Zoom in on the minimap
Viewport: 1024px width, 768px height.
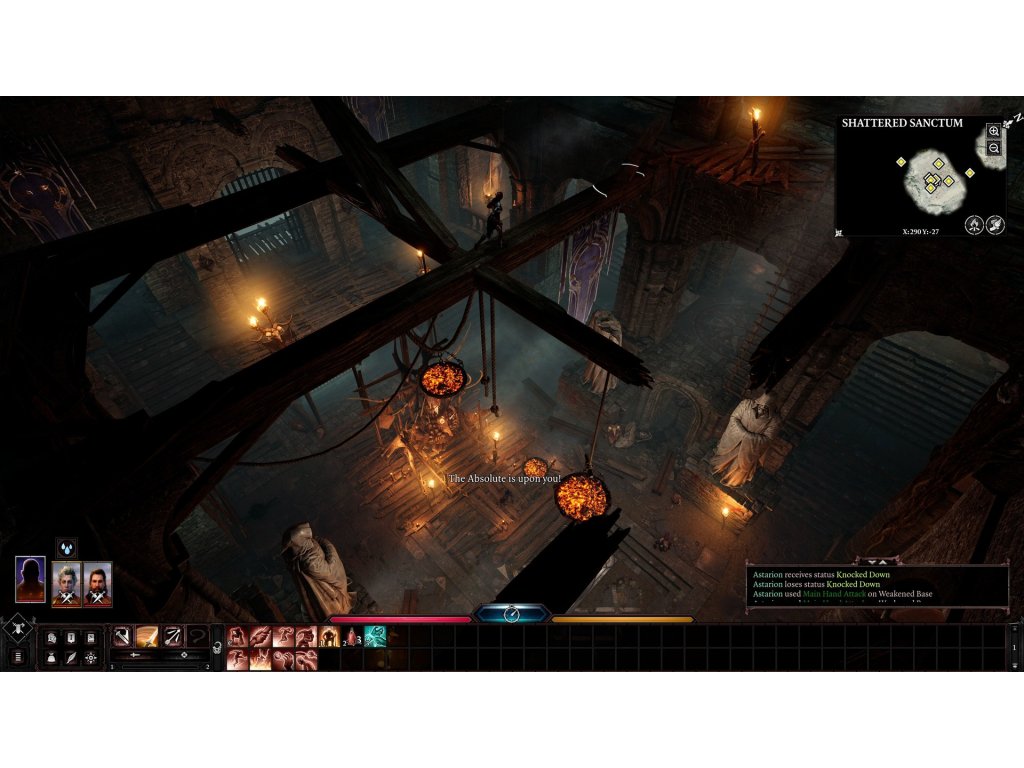pos(993,131)
